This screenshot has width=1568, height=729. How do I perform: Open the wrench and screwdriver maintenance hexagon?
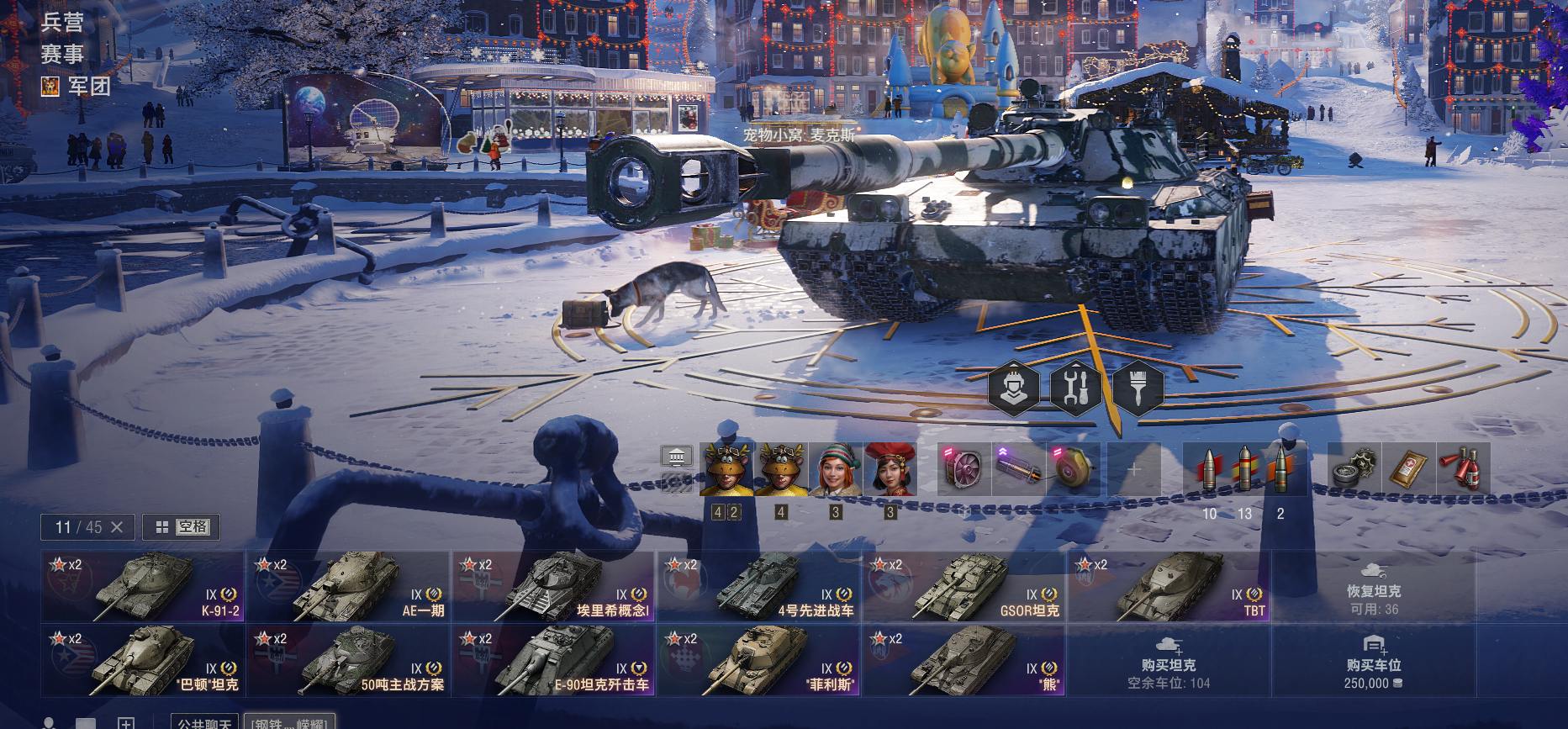coord(1075,388)
